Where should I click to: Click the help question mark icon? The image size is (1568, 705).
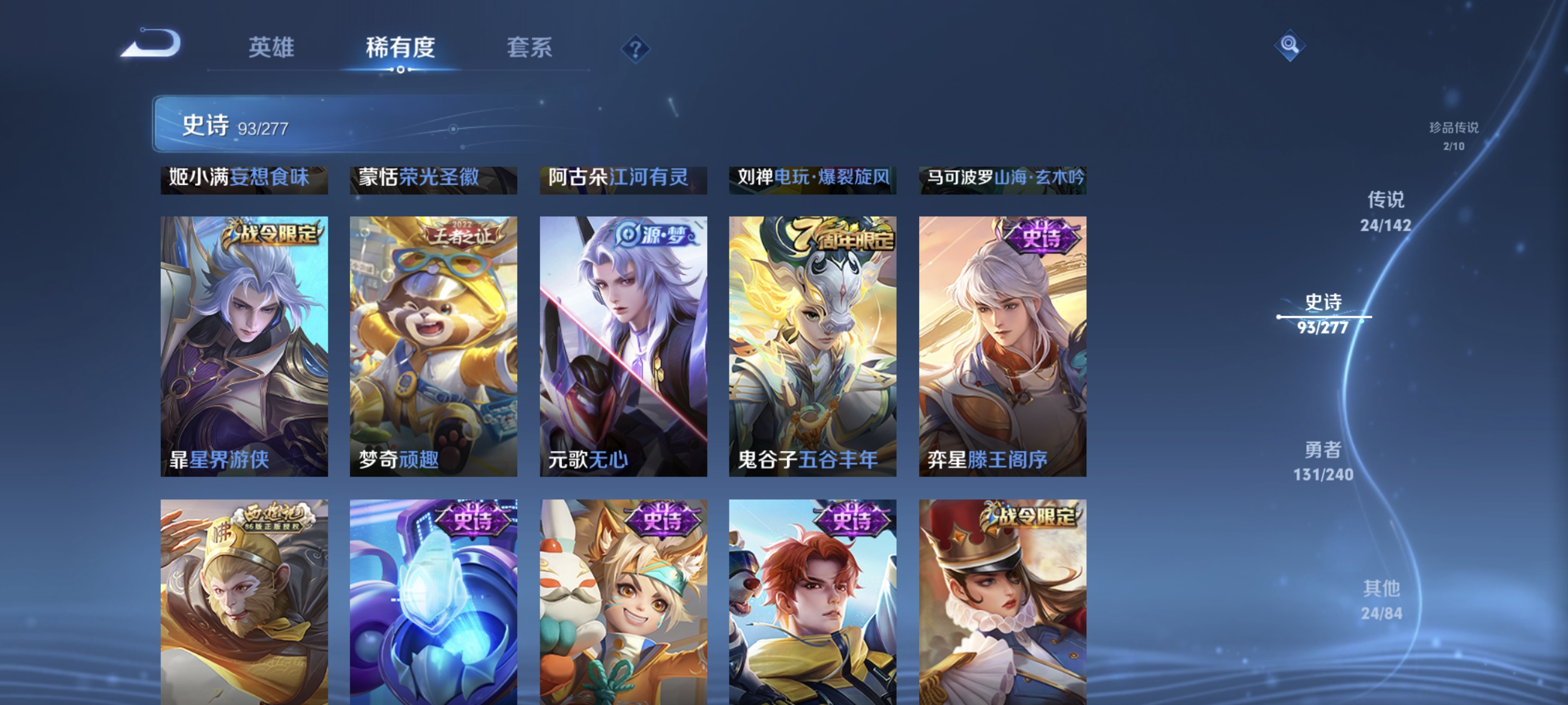[x=635, y=50]
